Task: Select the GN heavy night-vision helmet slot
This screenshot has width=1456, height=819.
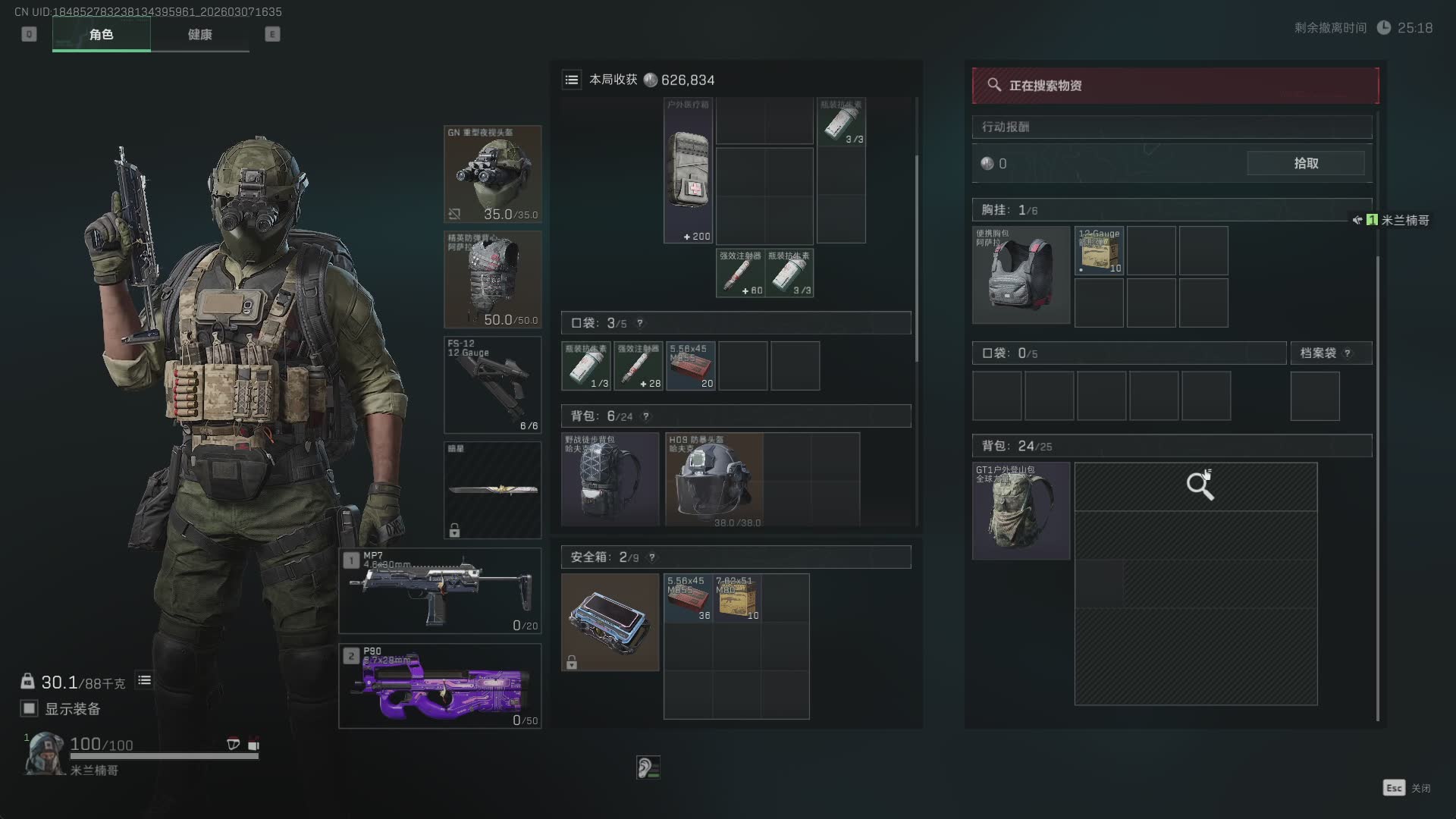Action: click(492, 174)
